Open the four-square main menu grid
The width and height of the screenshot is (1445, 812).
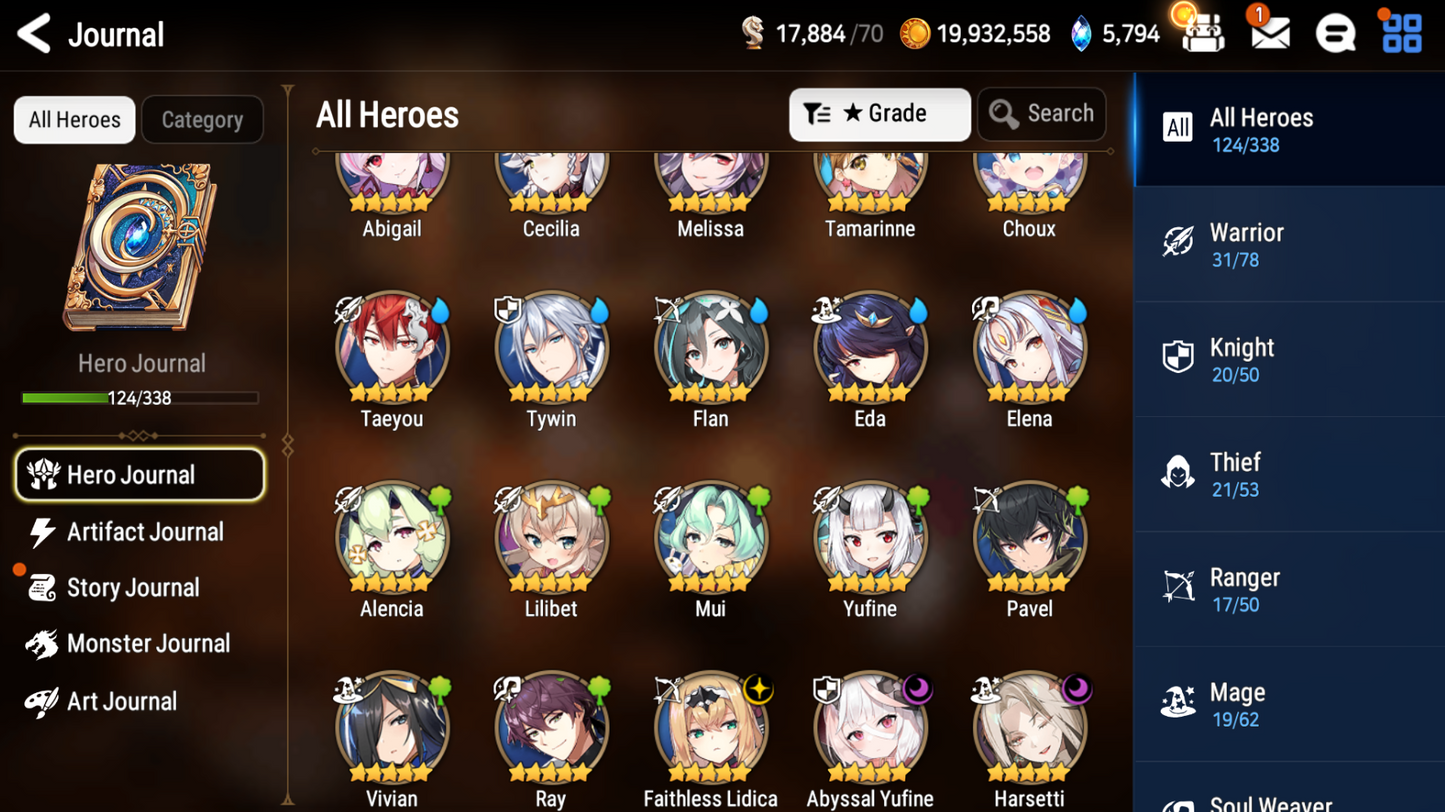pyautogui.click(x=1402, y=34)
